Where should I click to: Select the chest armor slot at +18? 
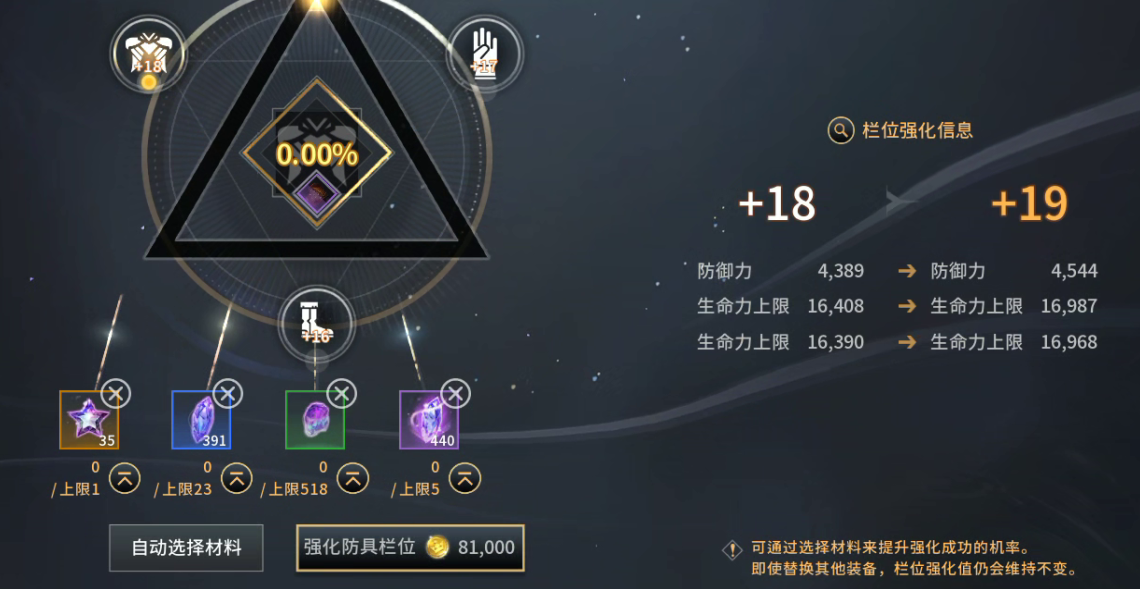pyautogui.click(x=149, y=52)
